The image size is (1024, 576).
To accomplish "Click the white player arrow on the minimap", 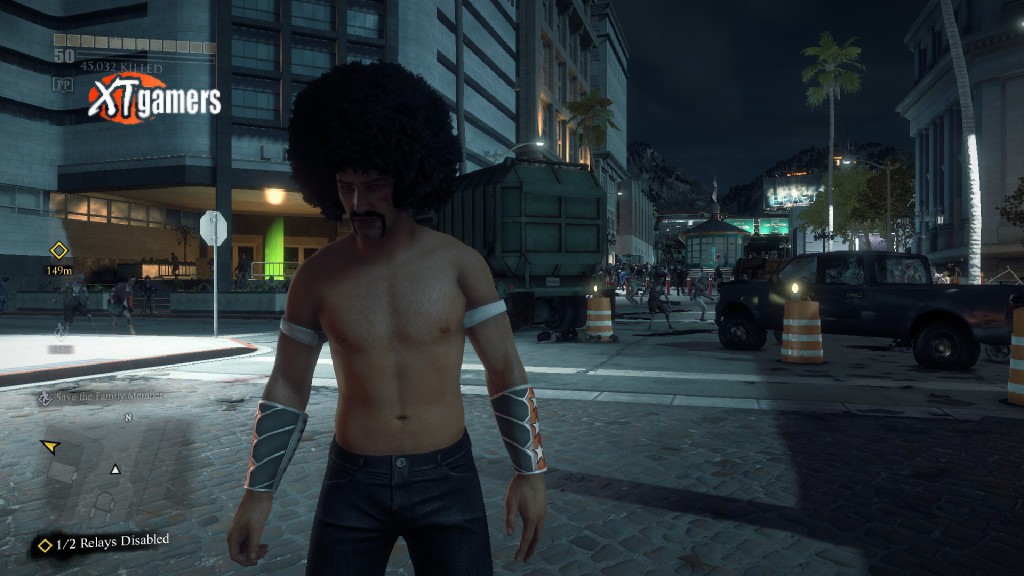I will (x=116, y=469).
